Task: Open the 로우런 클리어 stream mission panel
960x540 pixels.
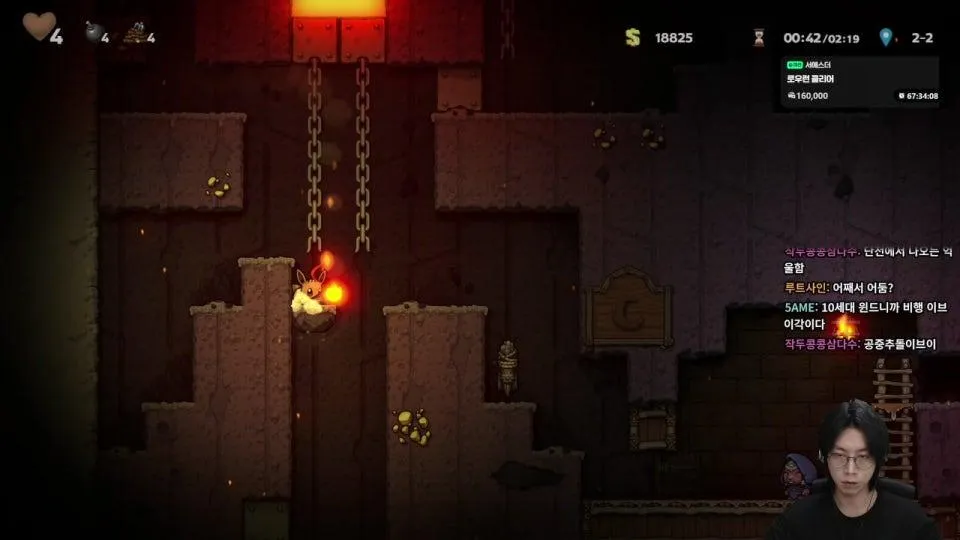Action: (x=861, y=81)
